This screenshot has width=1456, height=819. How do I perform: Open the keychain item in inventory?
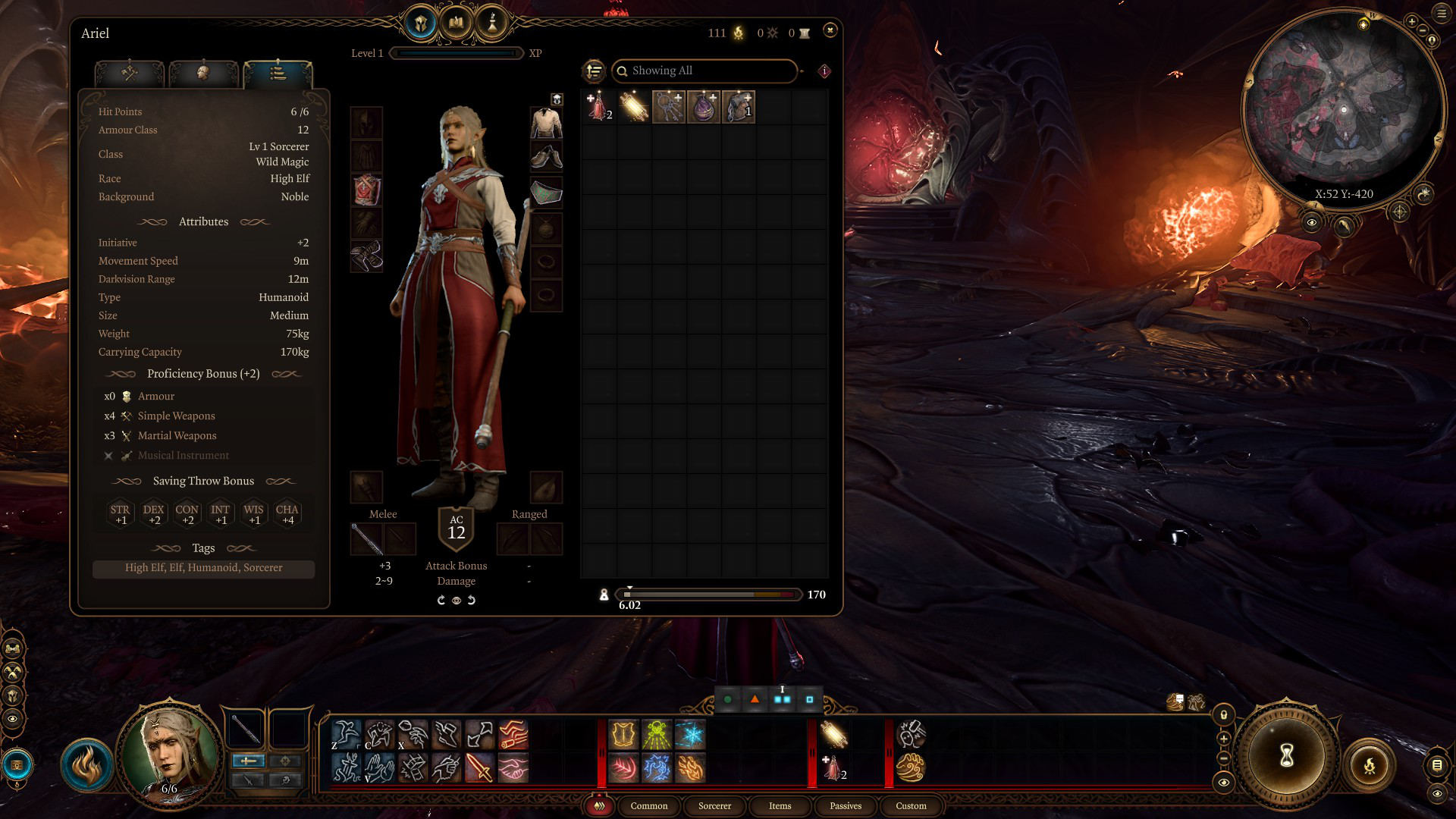tap(669, 107)
